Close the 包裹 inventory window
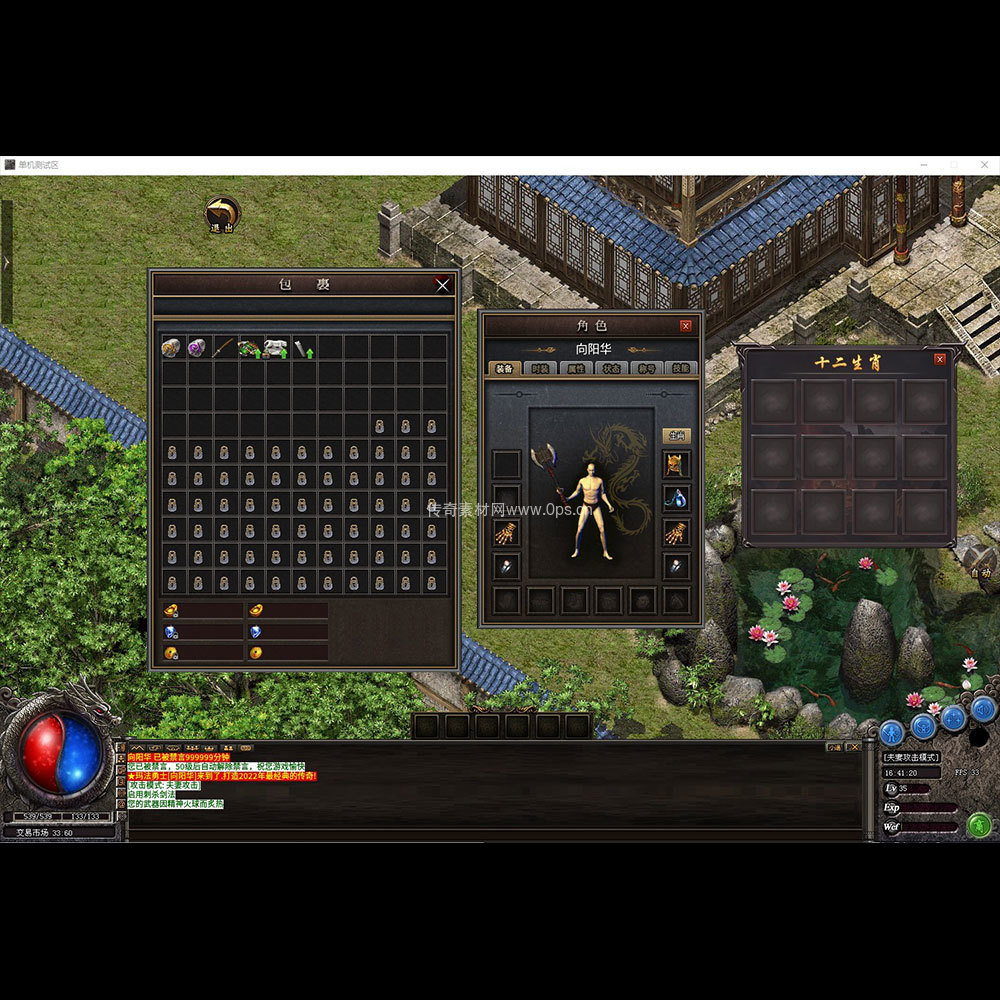 pyautogui.click(x=442, y=285)
